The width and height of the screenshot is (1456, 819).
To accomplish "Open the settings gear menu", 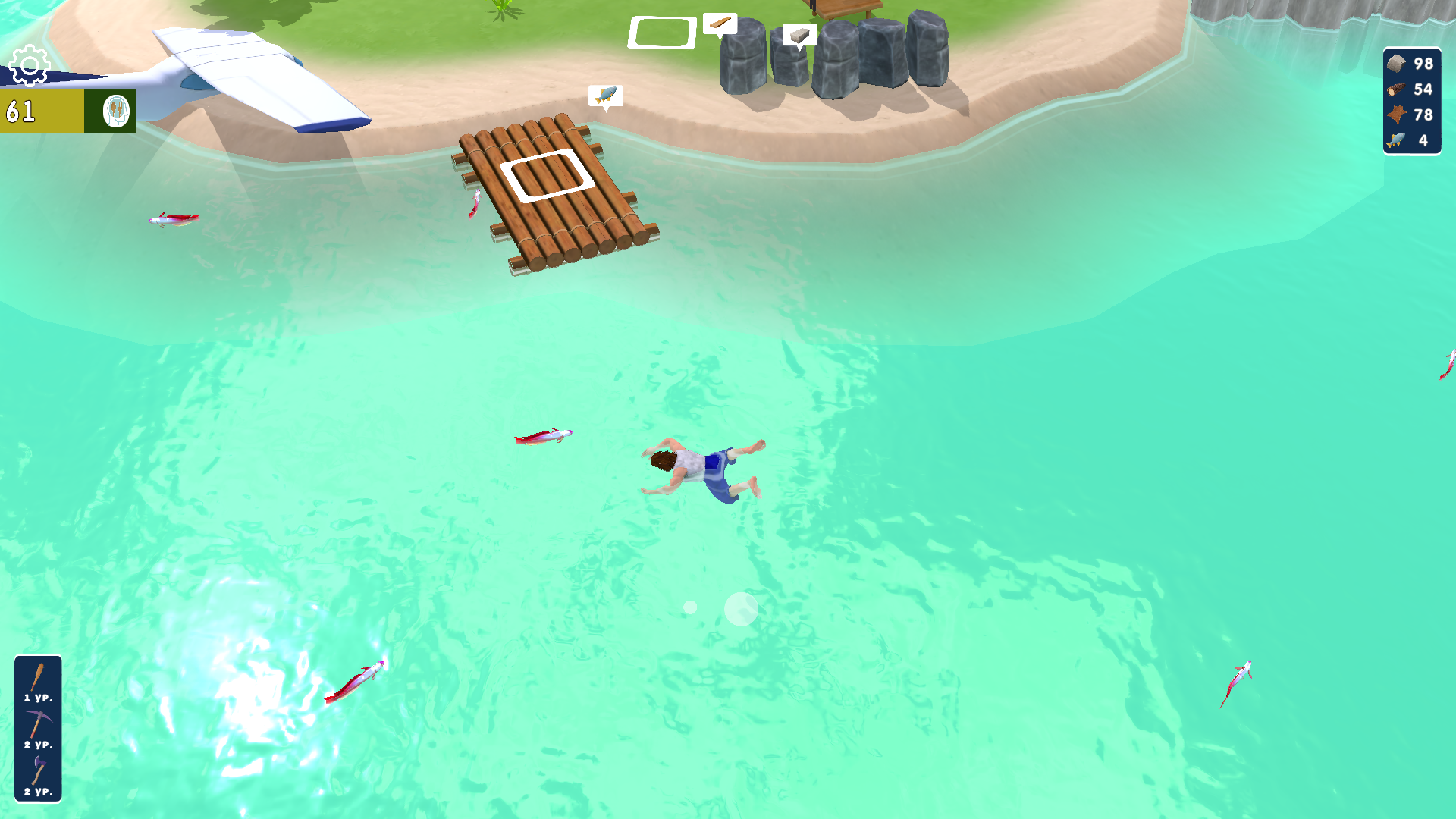I will (28, 67).
